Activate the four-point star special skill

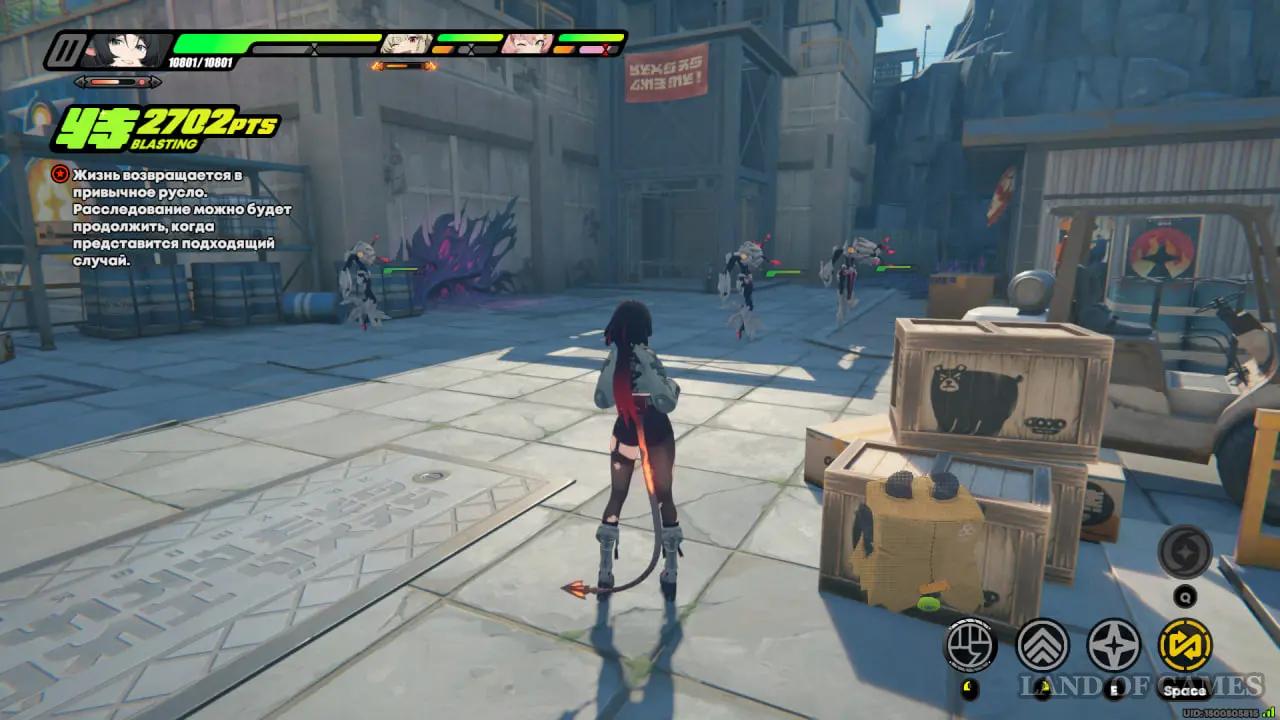tap(1113, 645)
